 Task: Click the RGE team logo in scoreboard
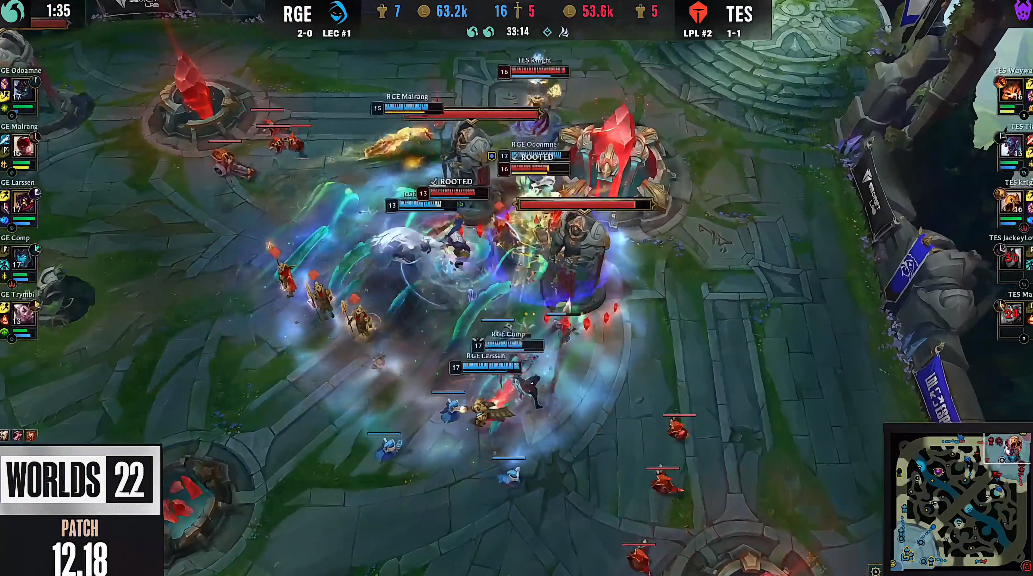[x=337, y=14]
